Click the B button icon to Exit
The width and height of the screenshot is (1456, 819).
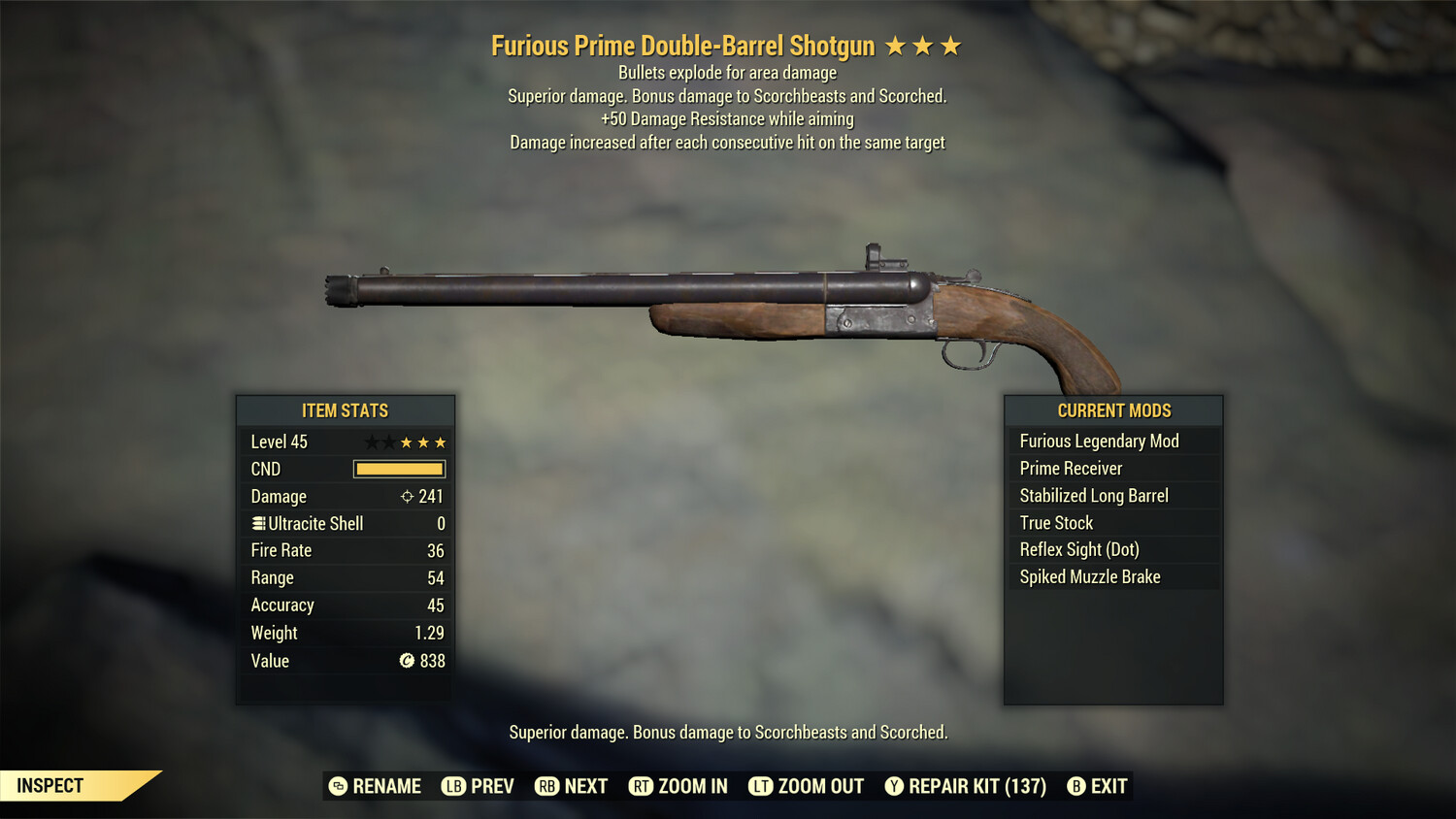(1075, 786)
